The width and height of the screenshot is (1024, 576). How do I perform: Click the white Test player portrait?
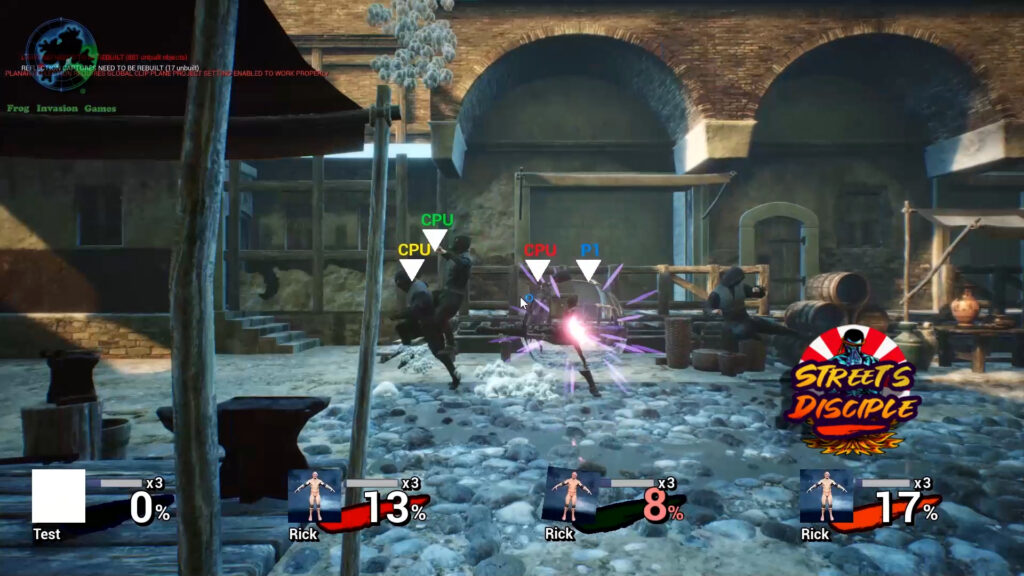[58, 497]
